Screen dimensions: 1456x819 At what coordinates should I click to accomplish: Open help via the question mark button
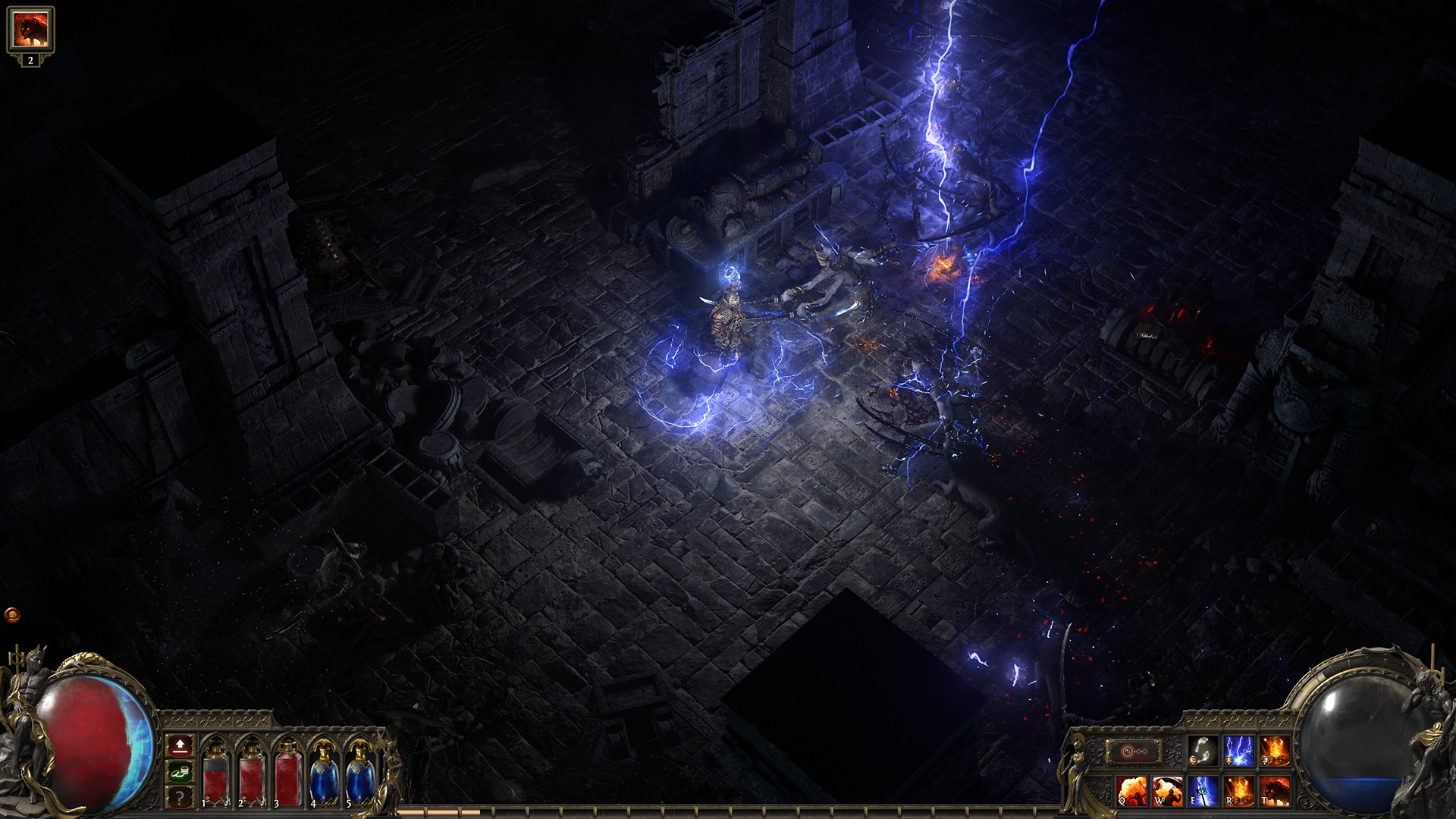point(180,799)
